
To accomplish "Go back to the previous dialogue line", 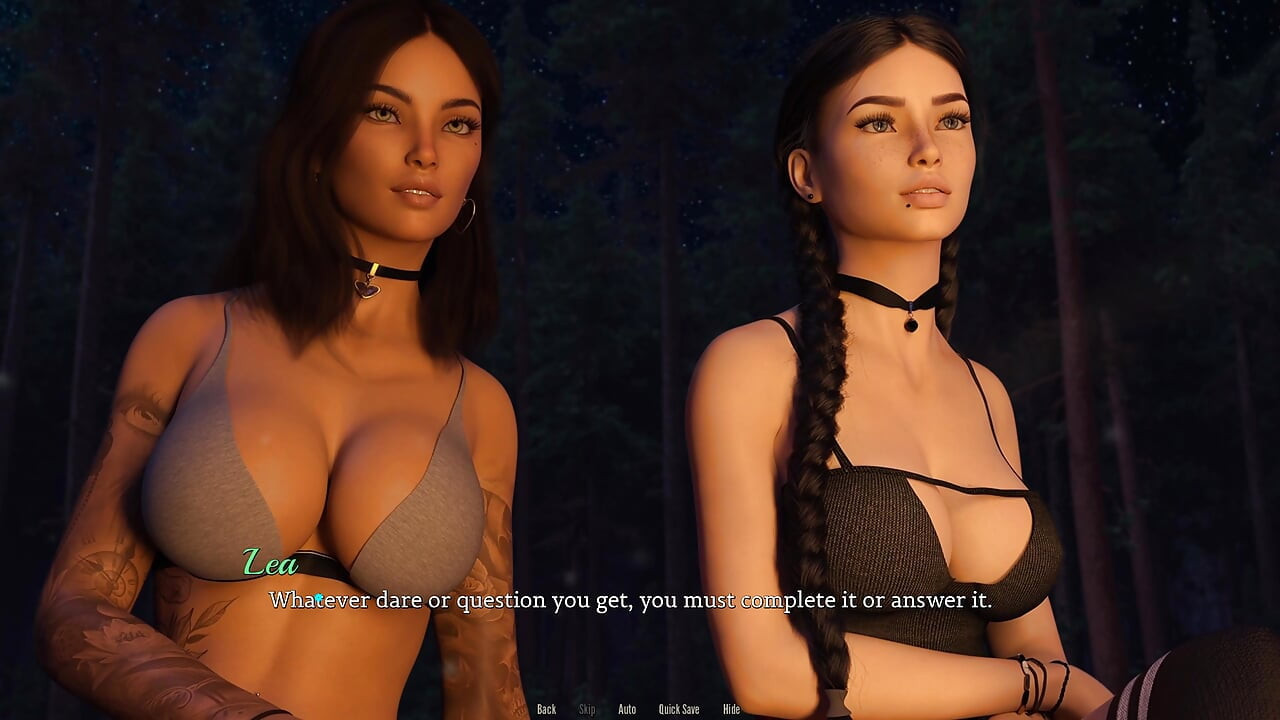I will (546, 709).
